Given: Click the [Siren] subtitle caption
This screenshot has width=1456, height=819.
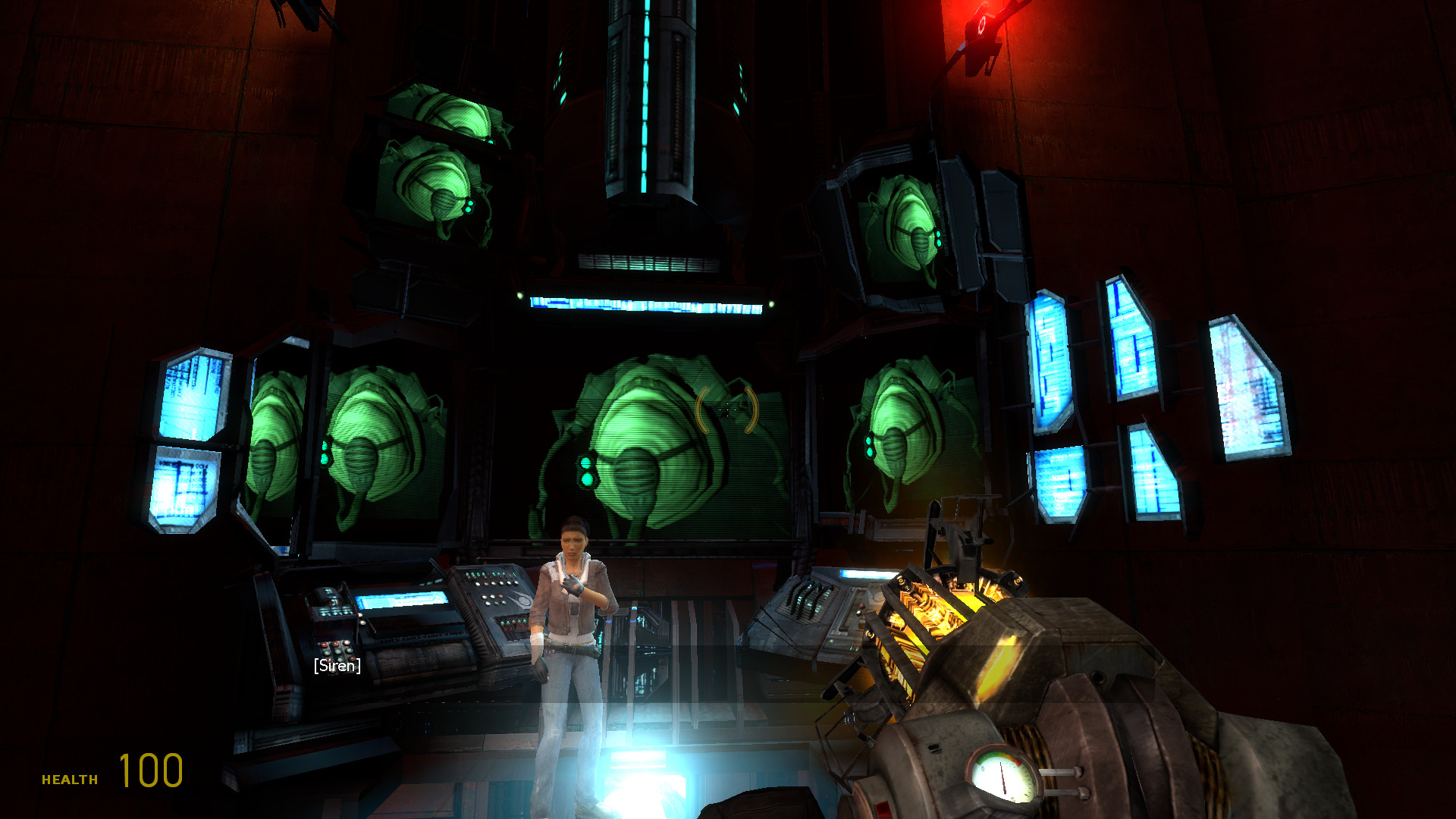Looking at the screenshot, I should coord(337,667).
